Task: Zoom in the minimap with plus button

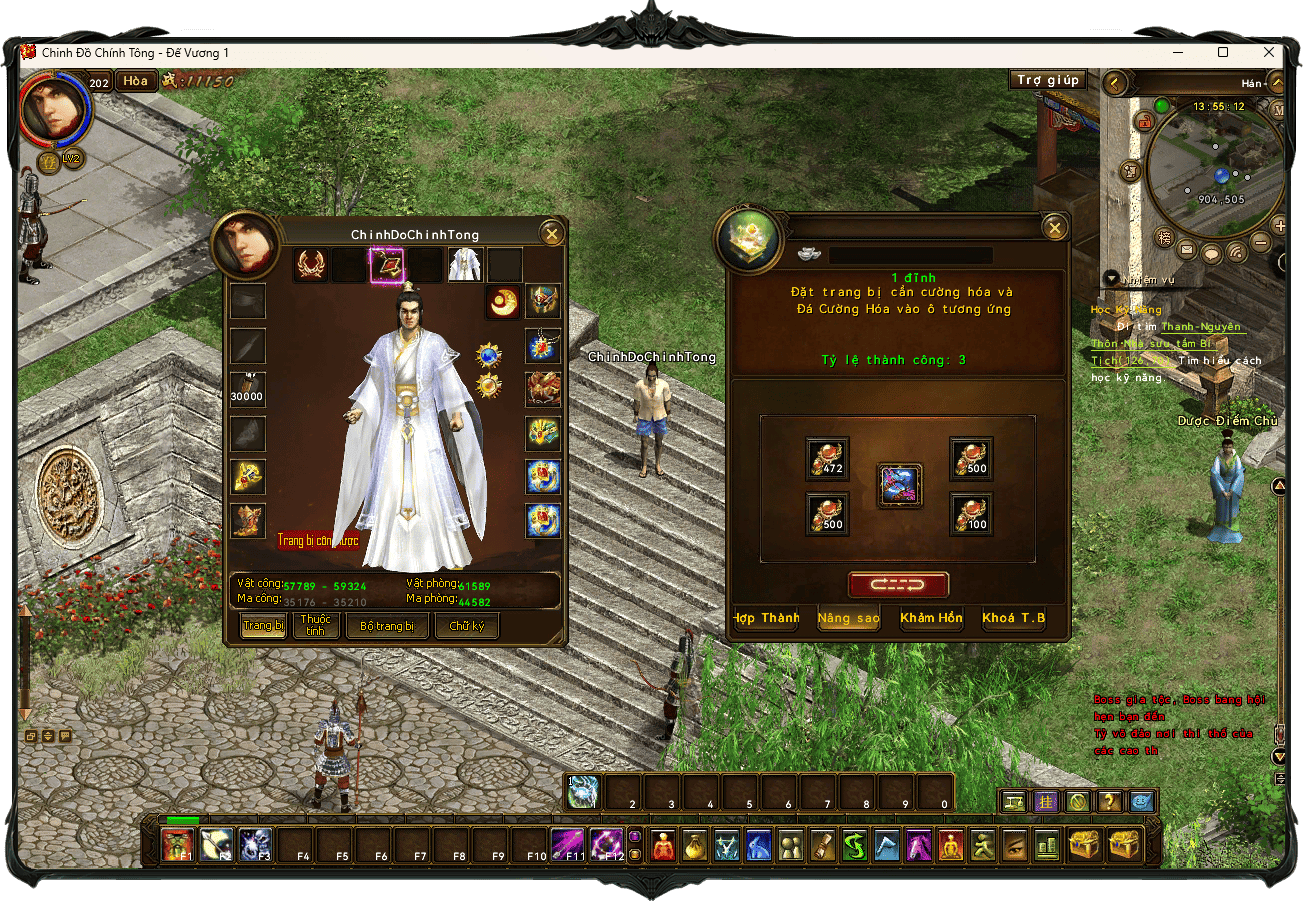Action: click(x=1281, y=225)
